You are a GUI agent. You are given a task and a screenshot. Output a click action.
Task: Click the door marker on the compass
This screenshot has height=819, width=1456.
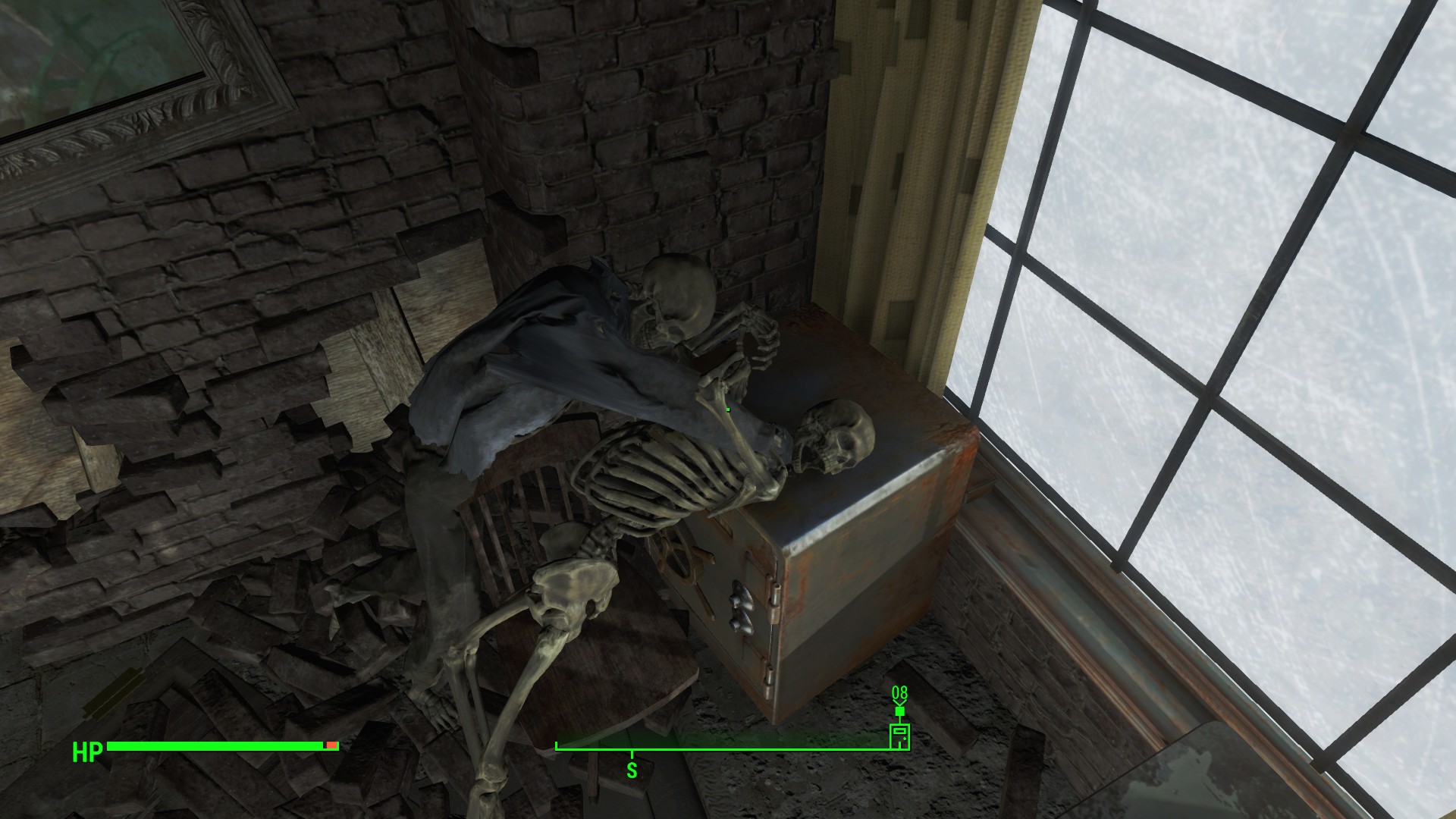pyautogui.click(x=899, y=736)
